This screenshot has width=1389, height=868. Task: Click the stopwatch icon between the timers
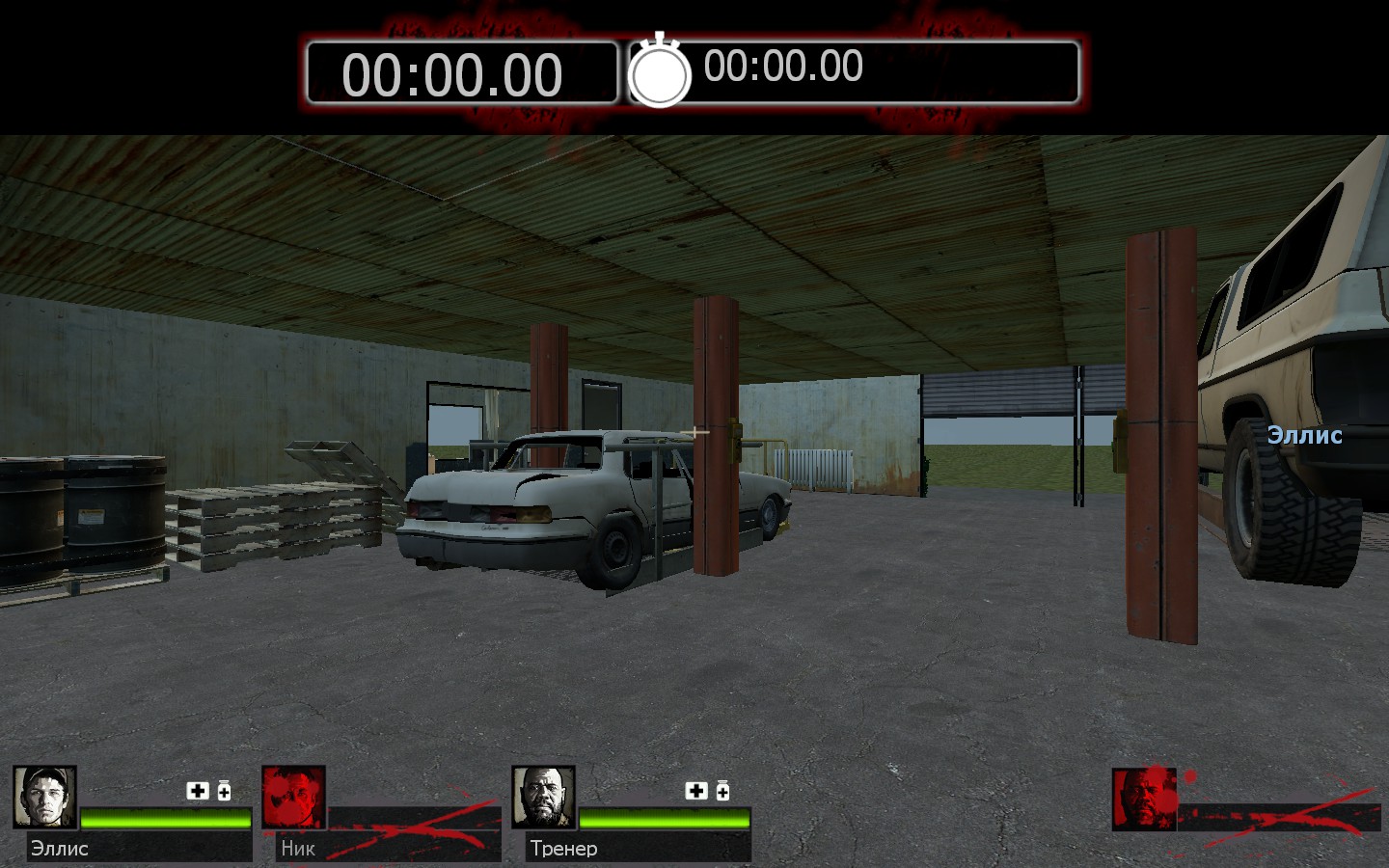click(x=660, y=71)
